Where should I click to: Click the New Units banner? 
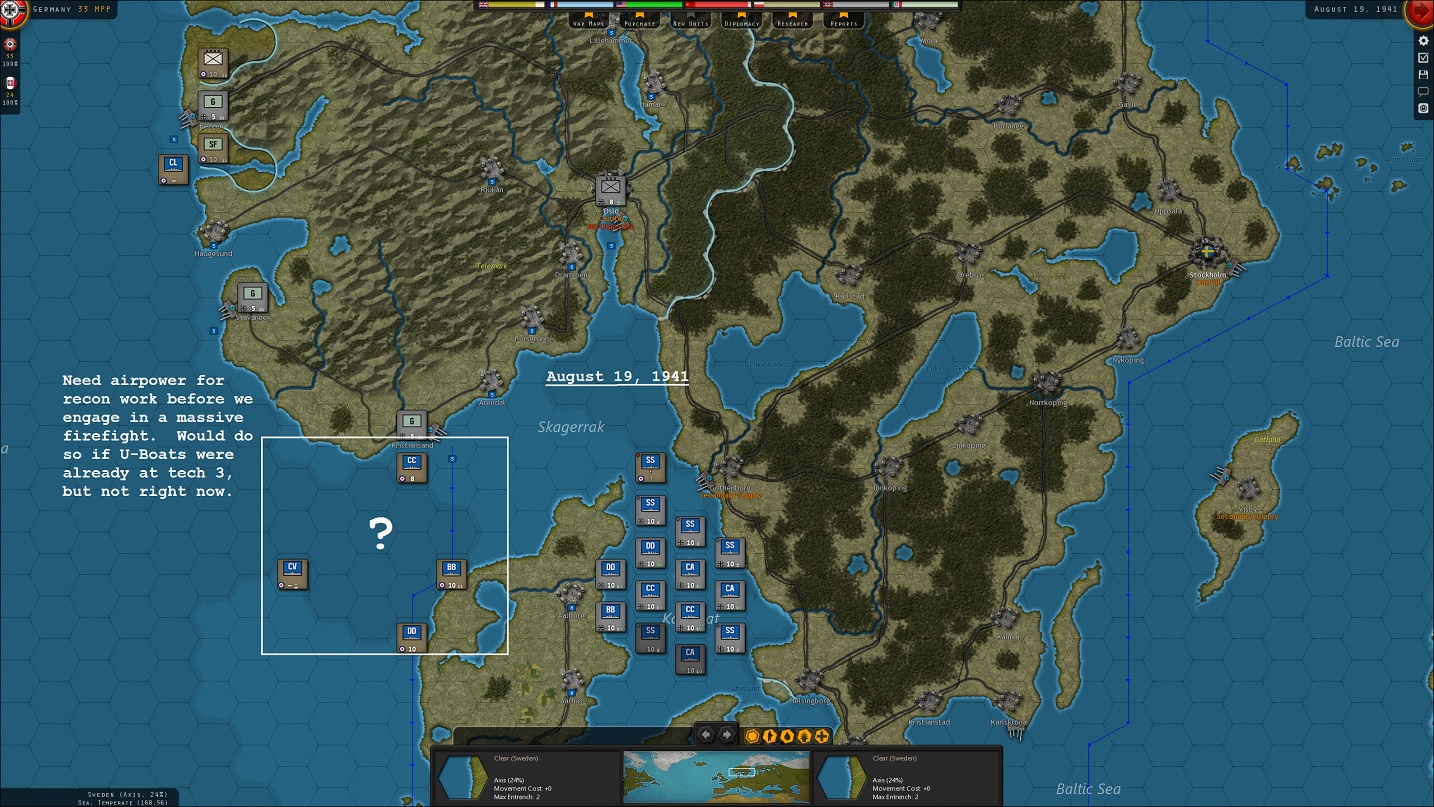point(689,21)
